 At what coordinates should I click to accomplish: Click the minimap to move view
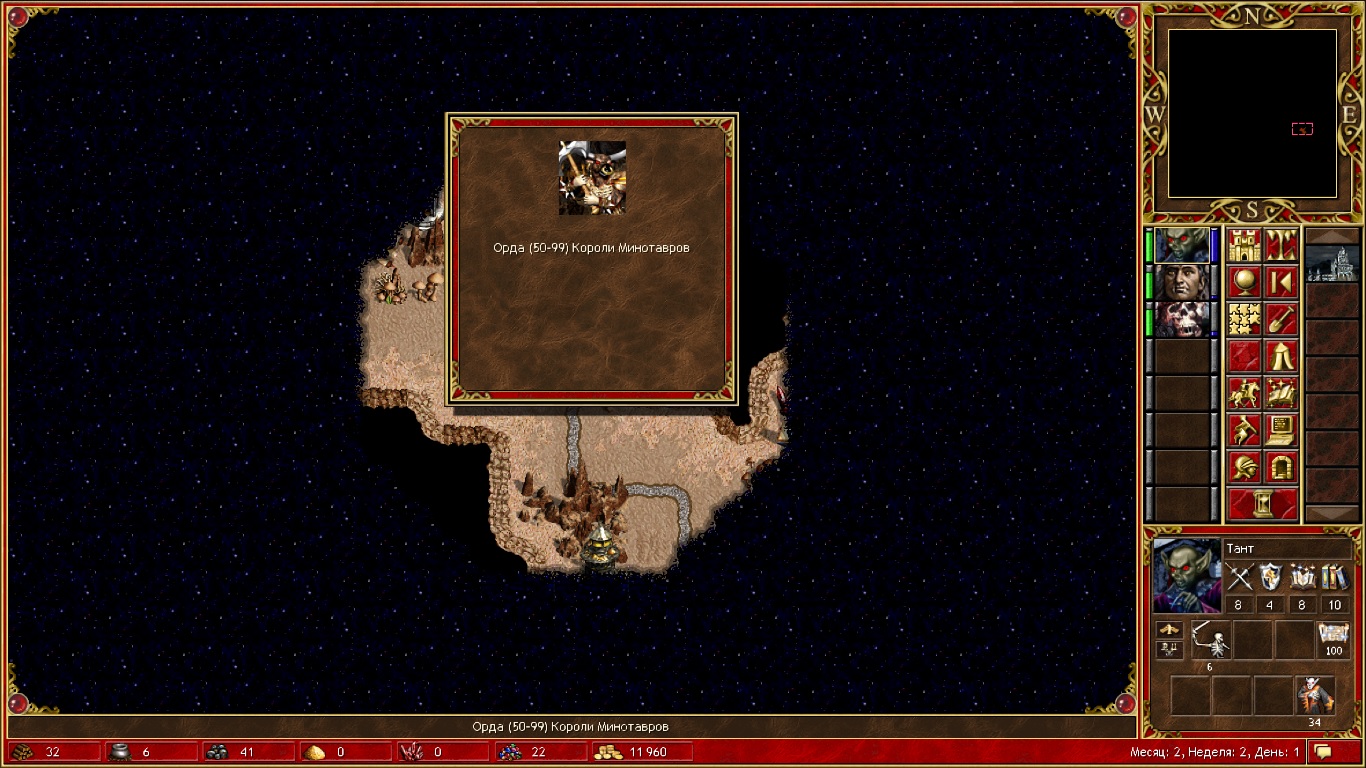coord(1252,113)
